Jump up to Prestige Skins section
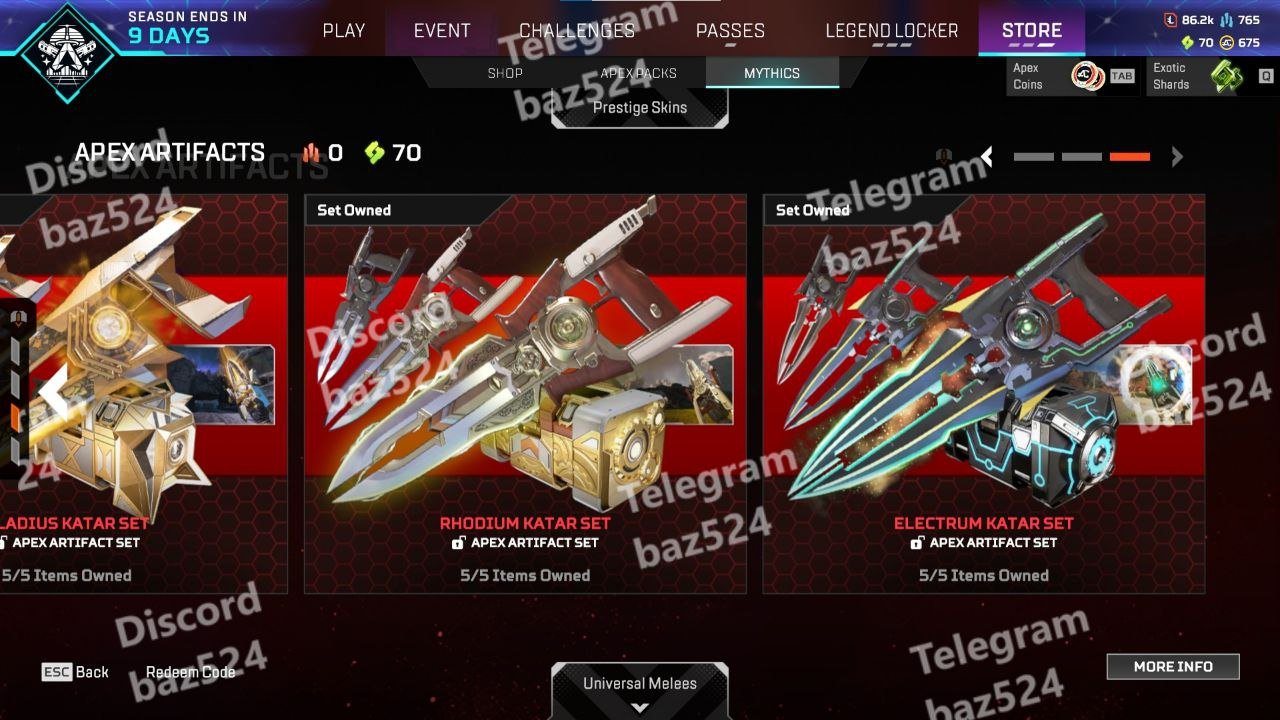The height and width of the screenshot is (720, 1280). click(640, 107)
